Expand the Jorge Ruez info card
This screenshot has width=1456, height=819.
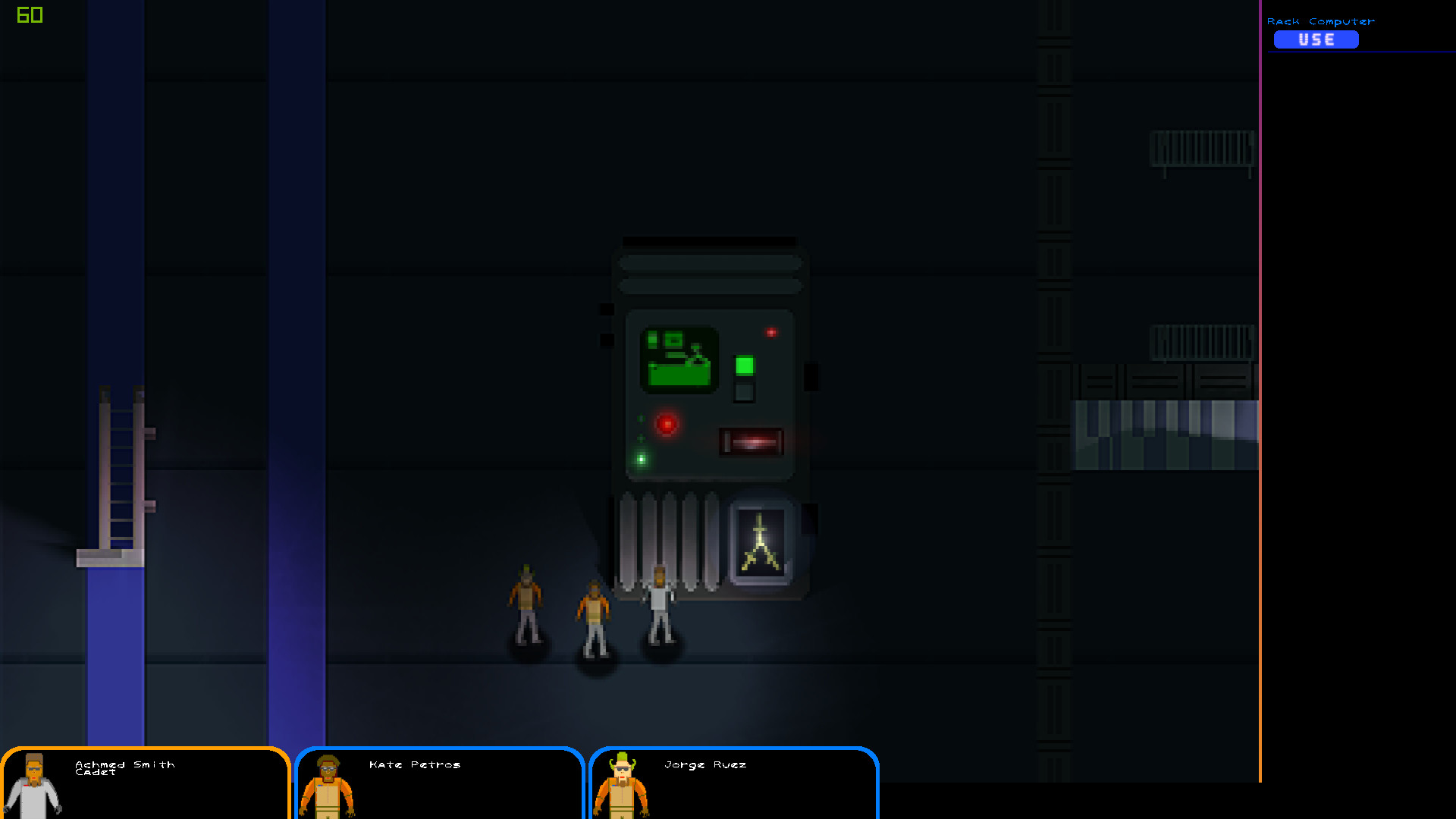click(733, 785)
